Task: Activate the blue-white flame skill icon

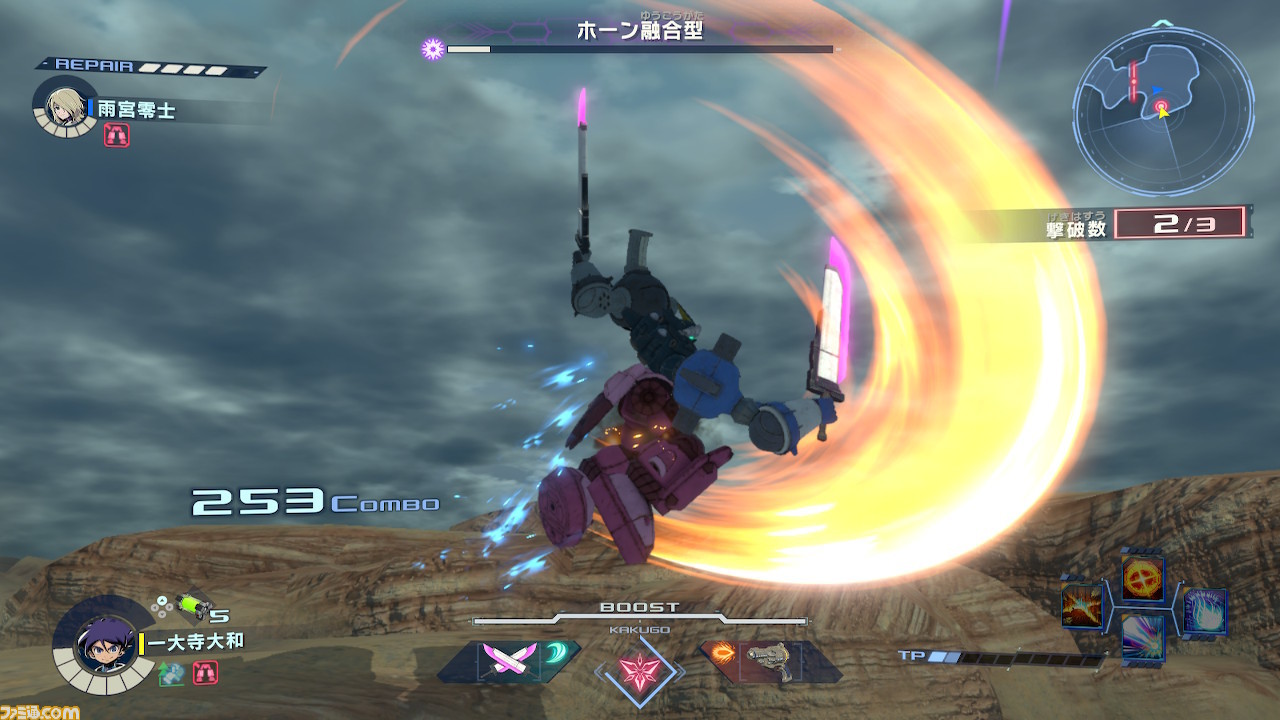Action: coord(1204,610)
